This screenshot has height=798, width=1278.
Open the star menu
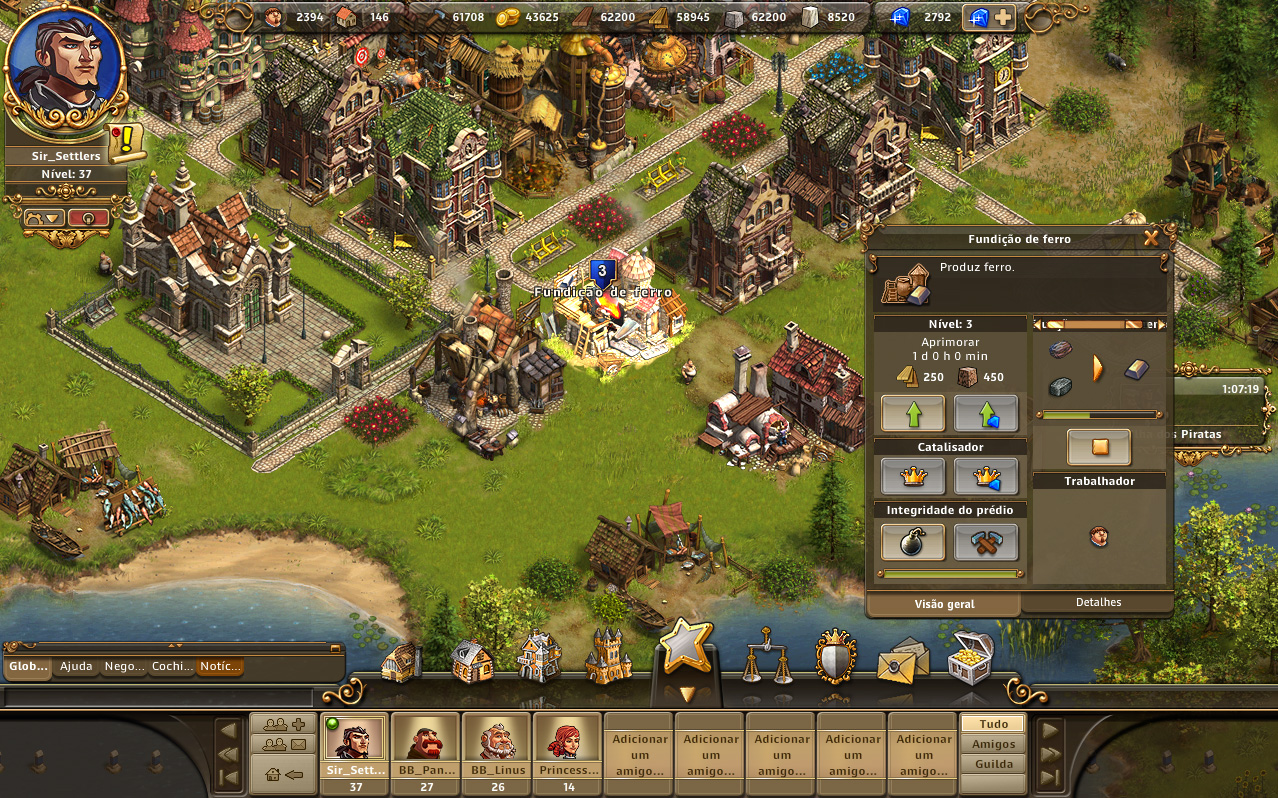[685, 647]
